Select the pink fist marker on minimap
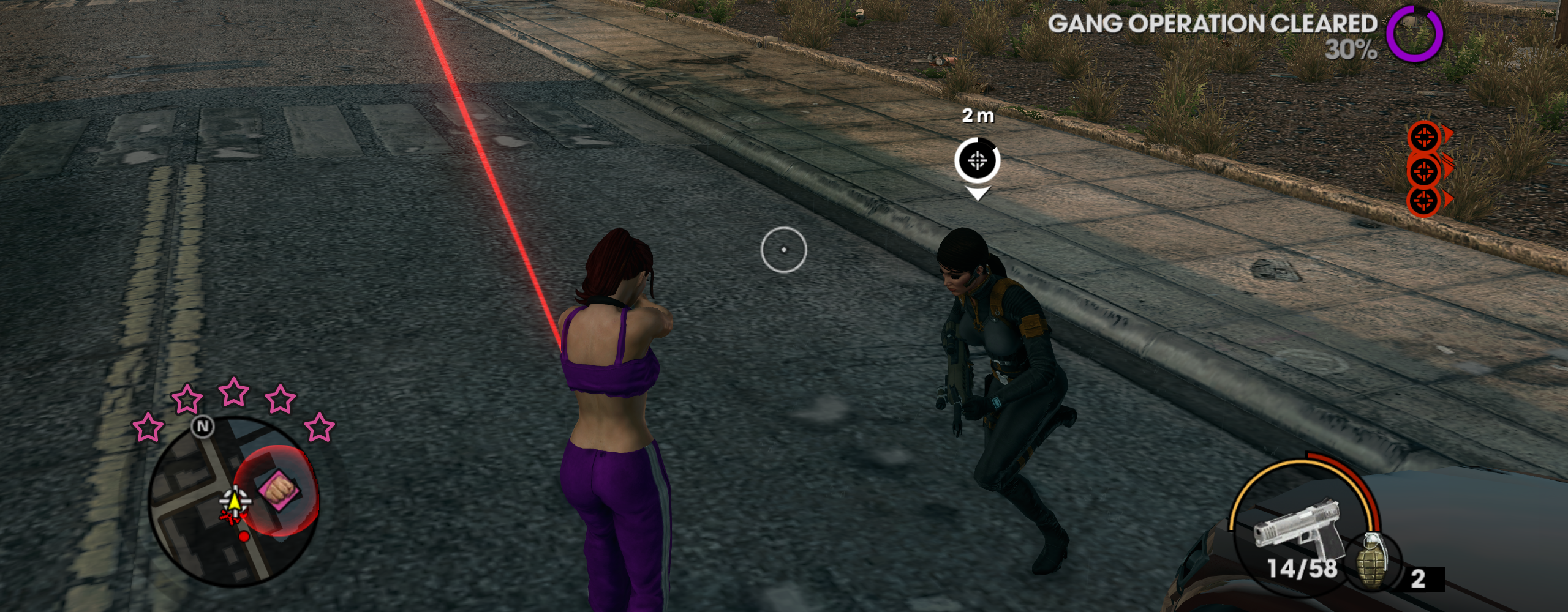The image size is (1568, 612). click(x=279, y=489)
